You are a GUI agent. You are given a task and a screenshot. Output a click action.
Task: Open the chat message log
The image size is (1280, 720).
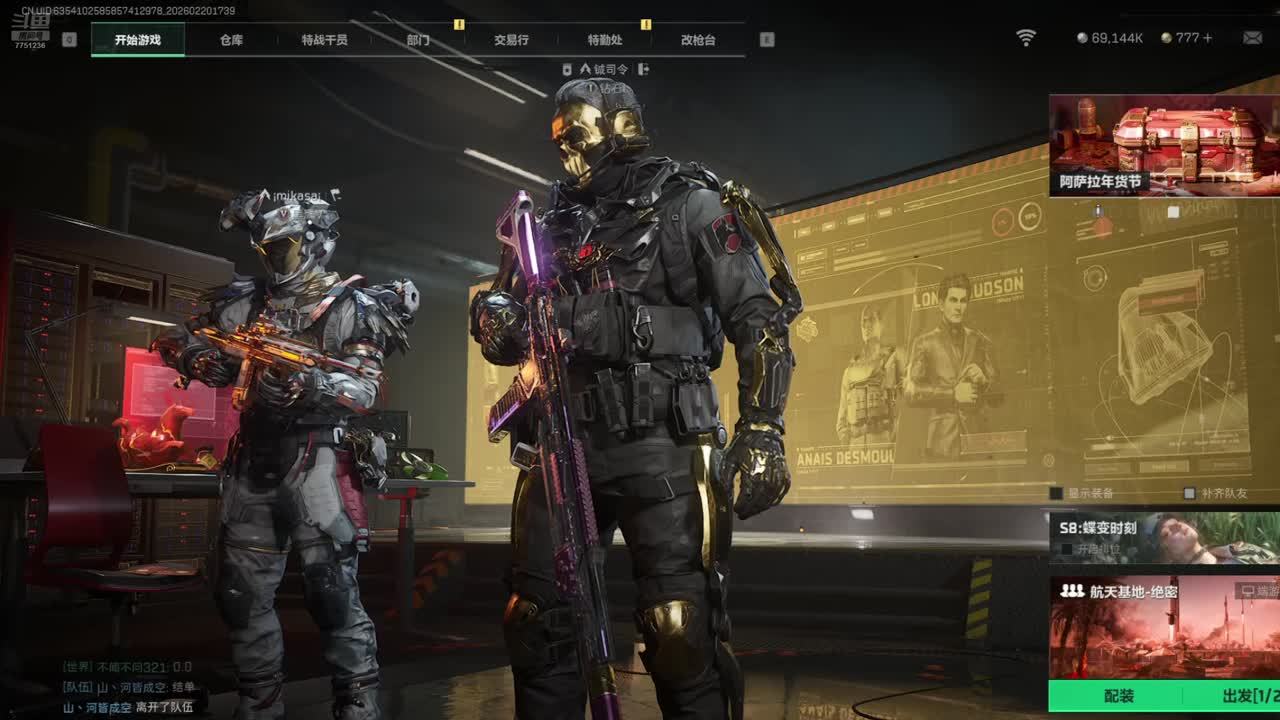point(130,687)
